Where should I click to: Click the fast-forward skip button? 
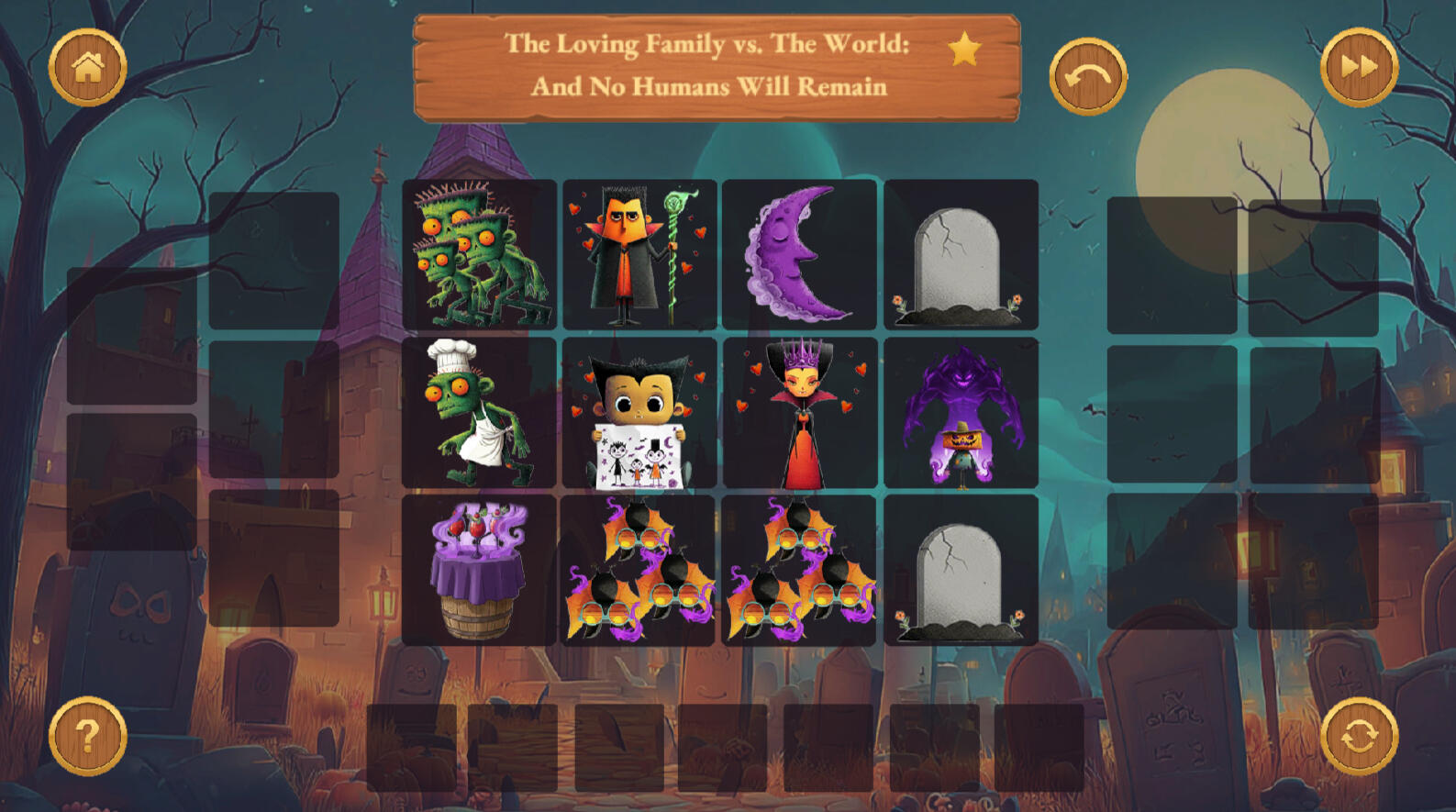tap(1359, 67)
